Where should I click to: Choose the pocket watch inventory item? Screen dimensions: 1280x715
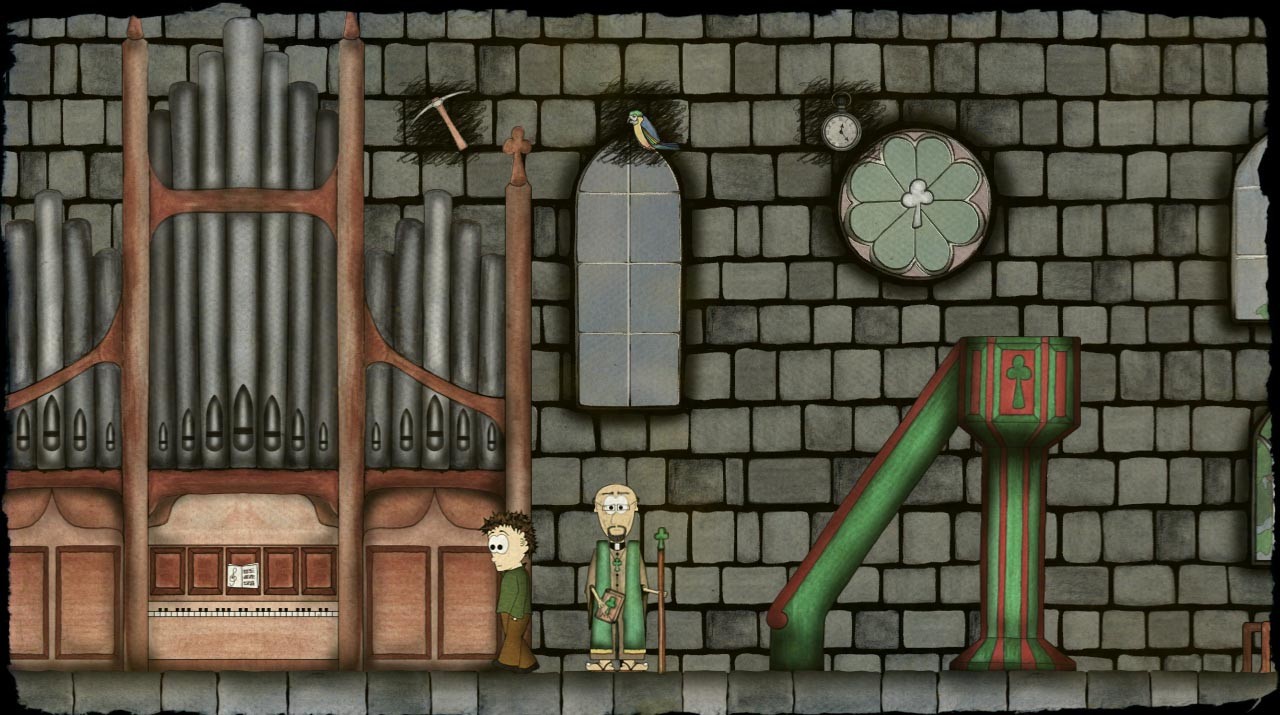click(841, 124)
